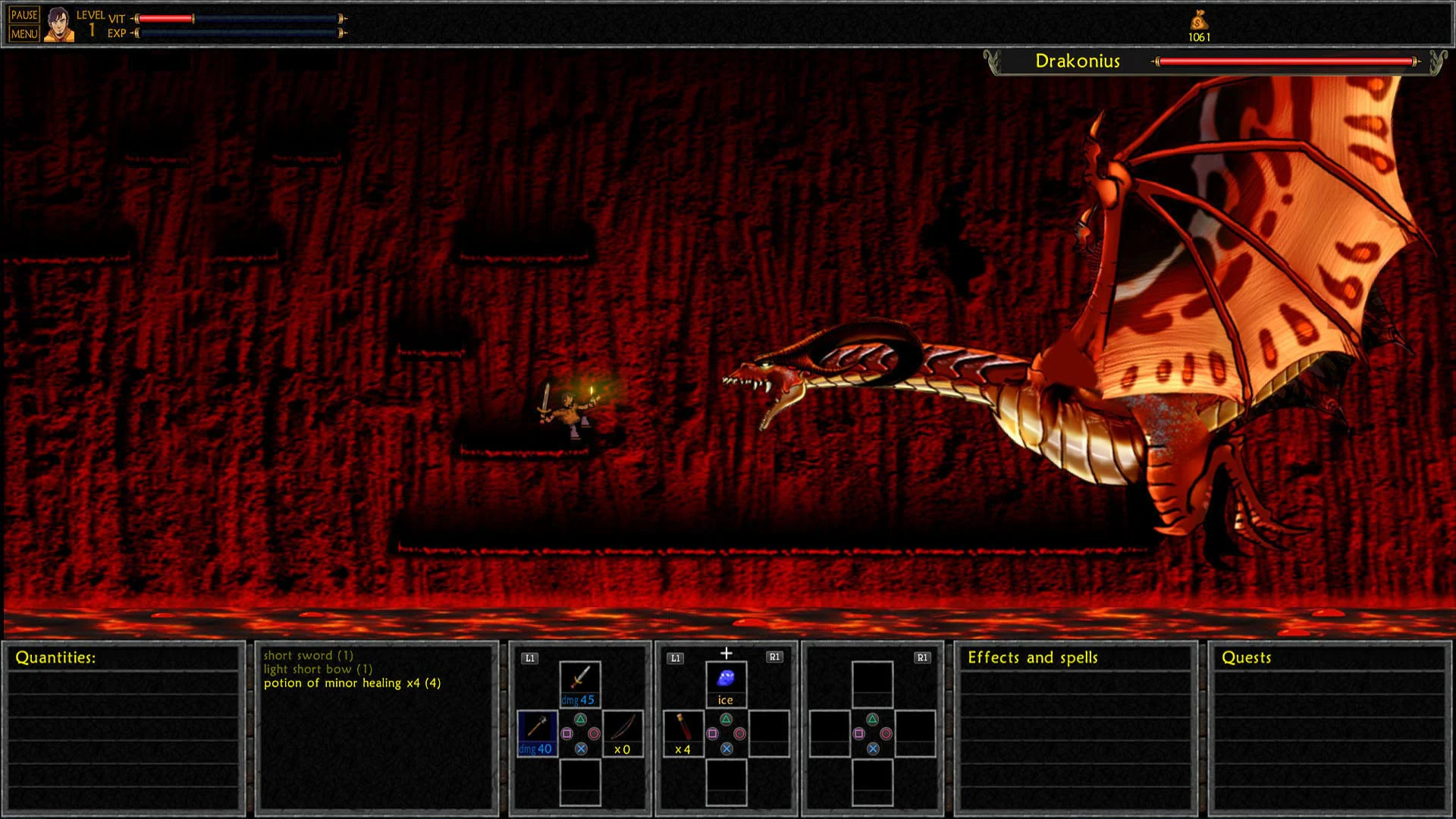Select the mace weapon icon showing dmg 40
This screenshot has width=1456, height=819.
point(538,730)
